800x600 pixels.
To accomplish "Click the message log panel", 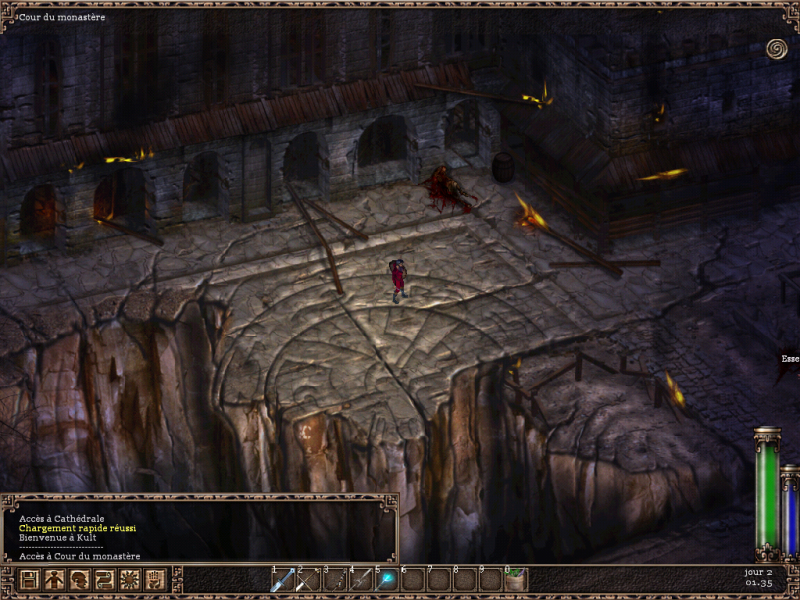I will (x=200, y=530).
